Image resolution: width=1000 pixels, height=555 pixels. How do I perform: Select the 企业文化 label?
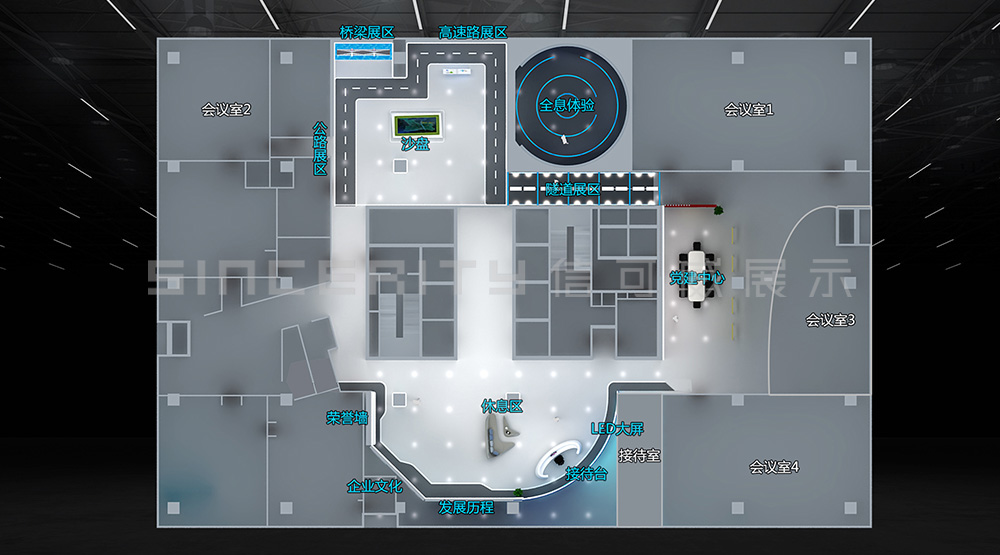point(374,486)
